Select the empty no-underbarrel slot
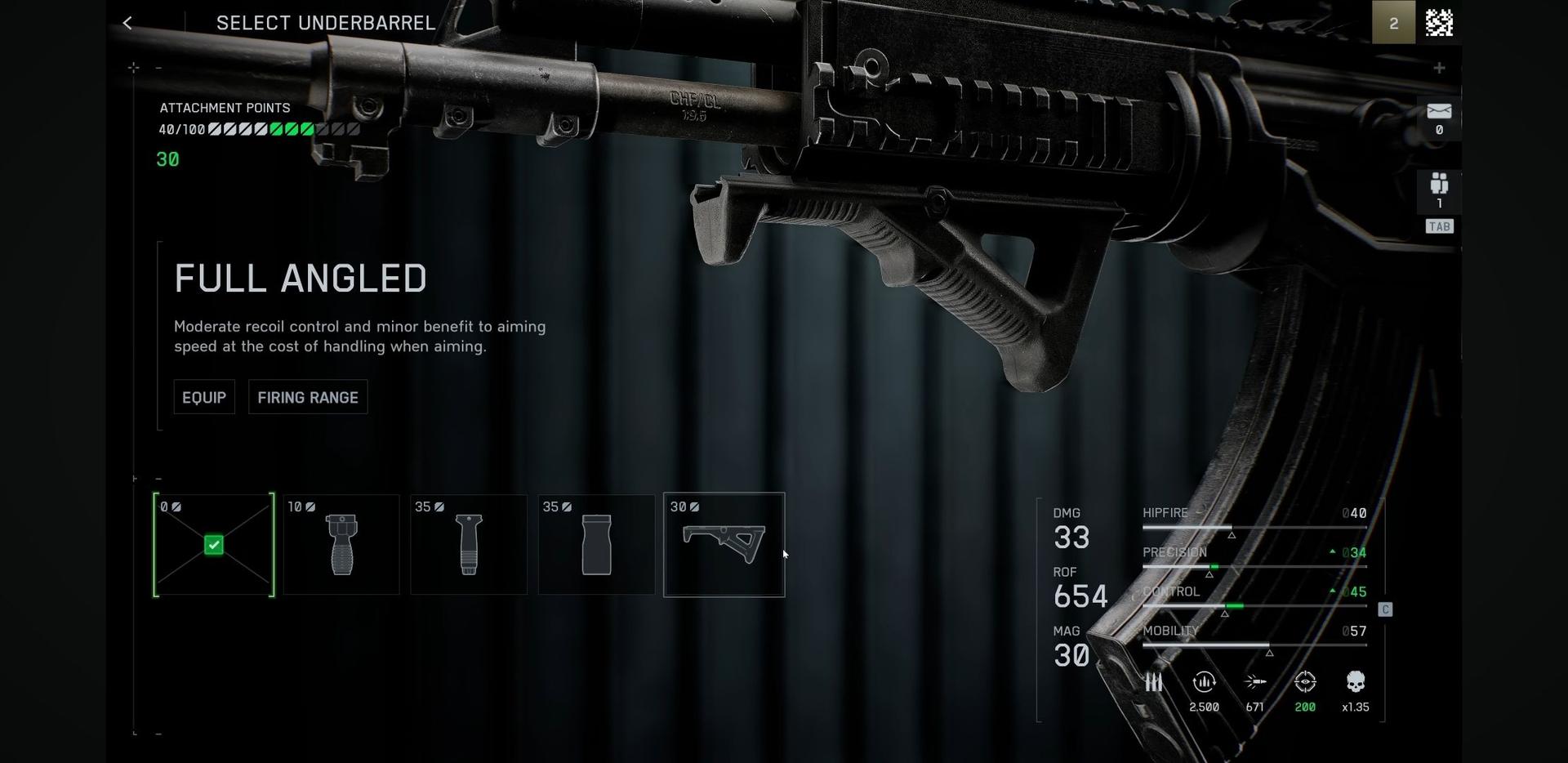Viewport: 1568px width, 763px height. (214, 545)
